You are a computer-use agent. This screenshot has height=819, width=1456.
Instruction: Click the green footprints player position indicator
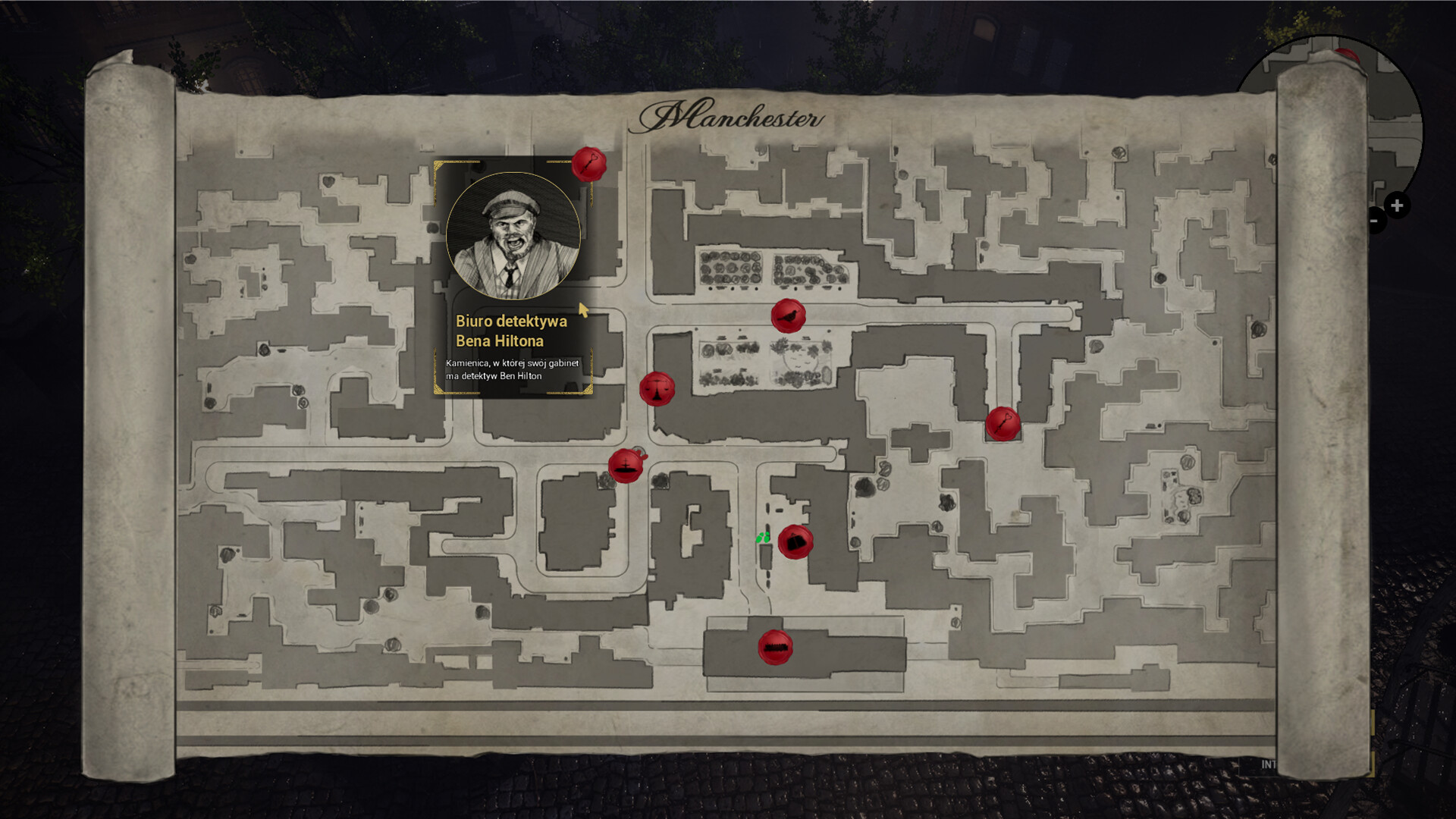(x=762, y=537)
